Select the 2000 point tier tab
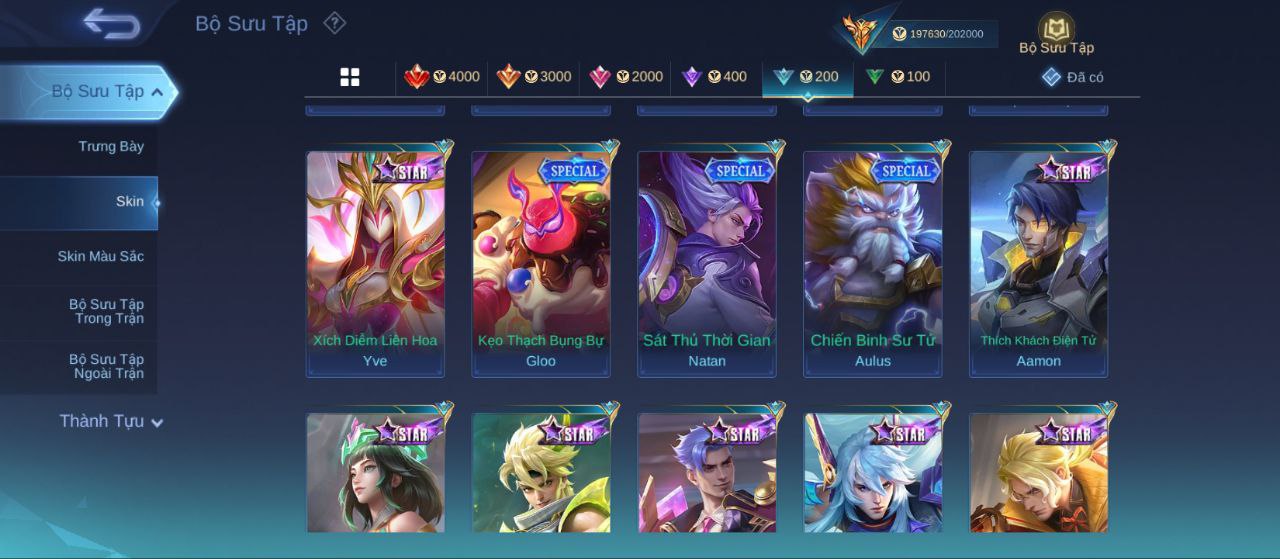This screenshot has width=1280, height=559. pos(626,77)
